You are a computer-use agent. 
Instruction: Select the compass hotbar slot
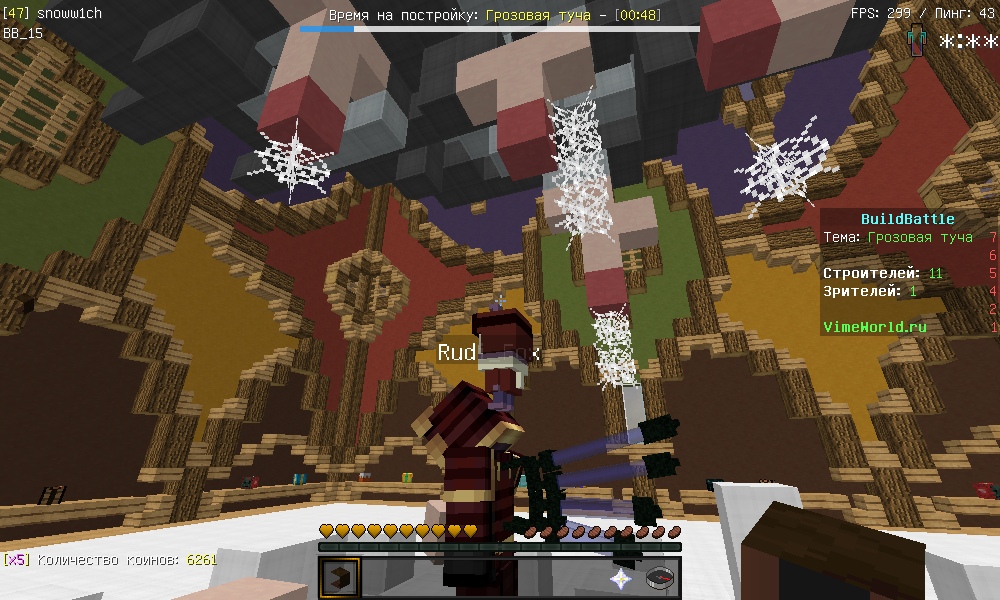tap(660, 578)
